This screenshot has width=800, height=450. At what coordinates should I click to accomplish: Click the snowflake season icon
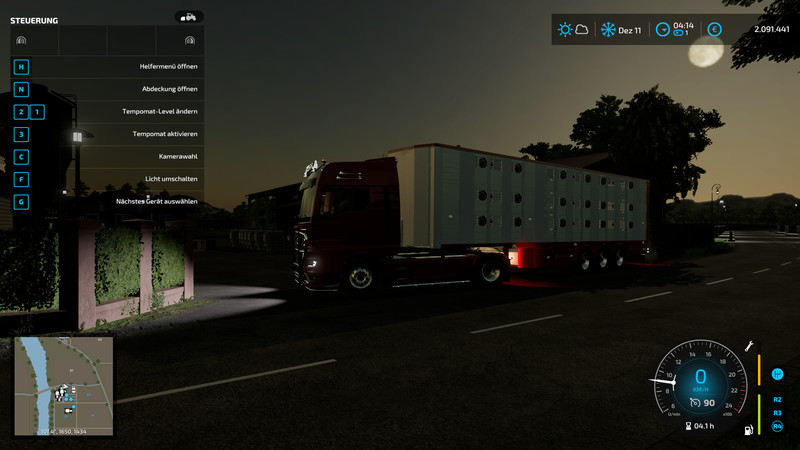608,30
